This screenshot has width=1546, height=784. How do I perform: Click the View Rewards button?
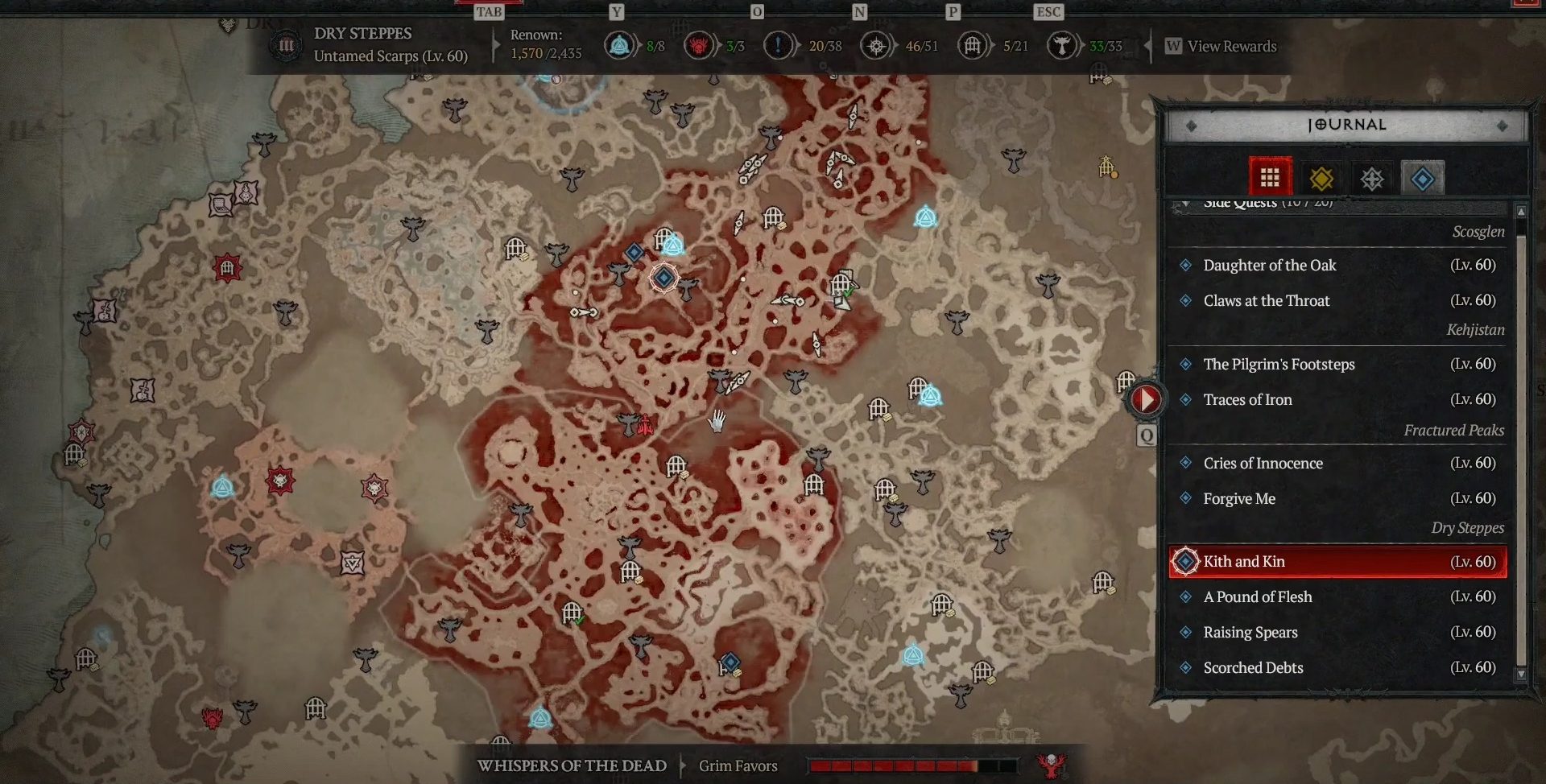(x=1220, y=46)
